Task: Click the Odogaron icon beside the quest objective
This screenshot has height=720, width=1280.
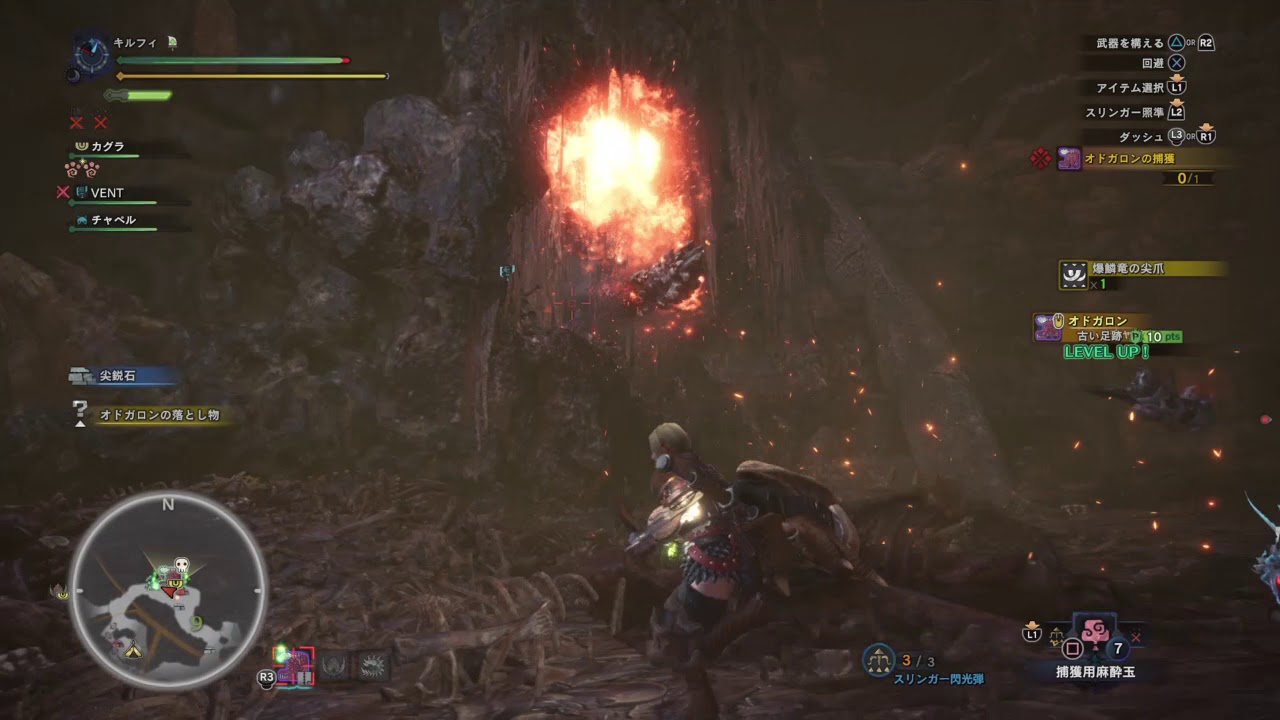Action: (1069, 159)
